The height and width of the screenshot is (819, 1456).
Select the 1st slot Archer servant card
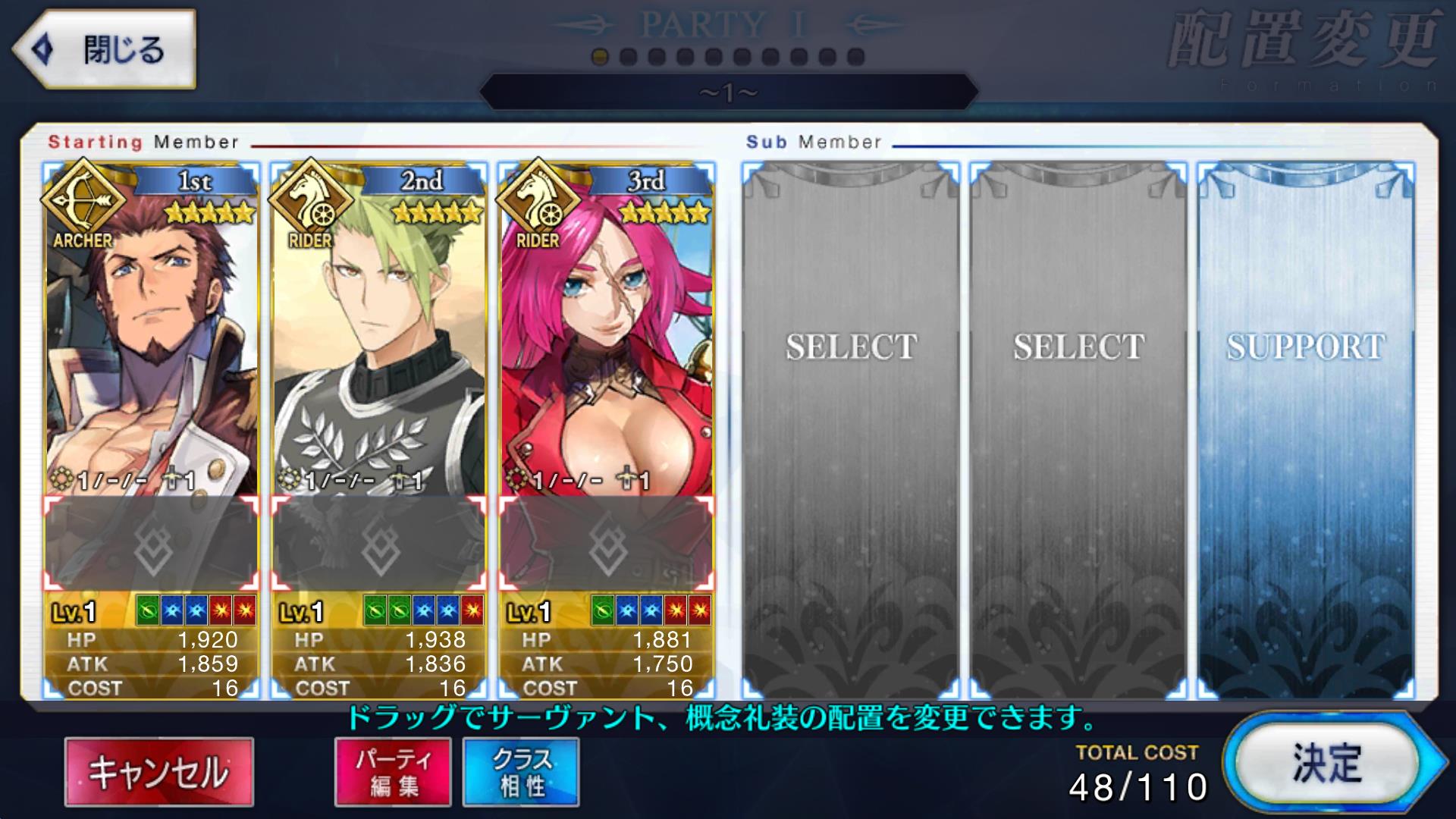click(x=152, y=341)
